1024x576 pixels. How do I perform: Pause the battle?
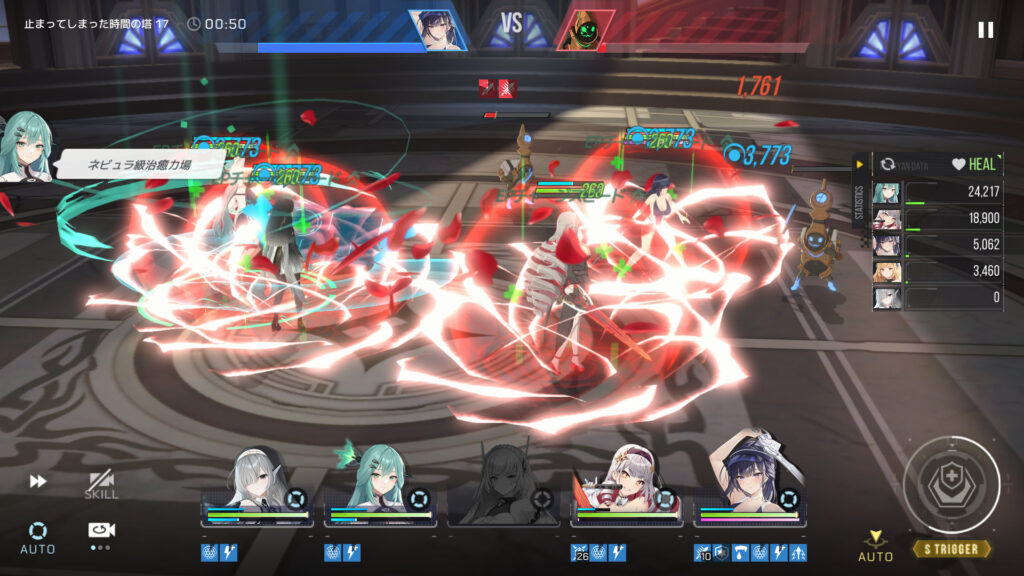pos(985,30)
